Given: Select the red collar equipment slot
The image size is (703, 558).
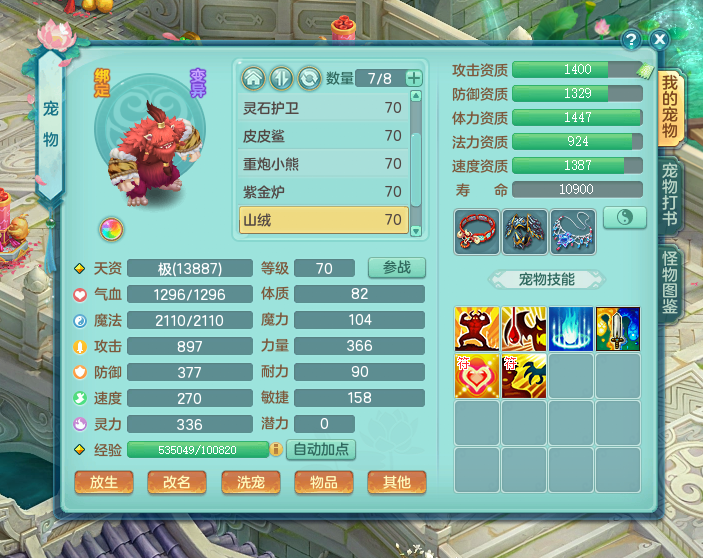Looking at the screenshot, I should pos(476,232).
